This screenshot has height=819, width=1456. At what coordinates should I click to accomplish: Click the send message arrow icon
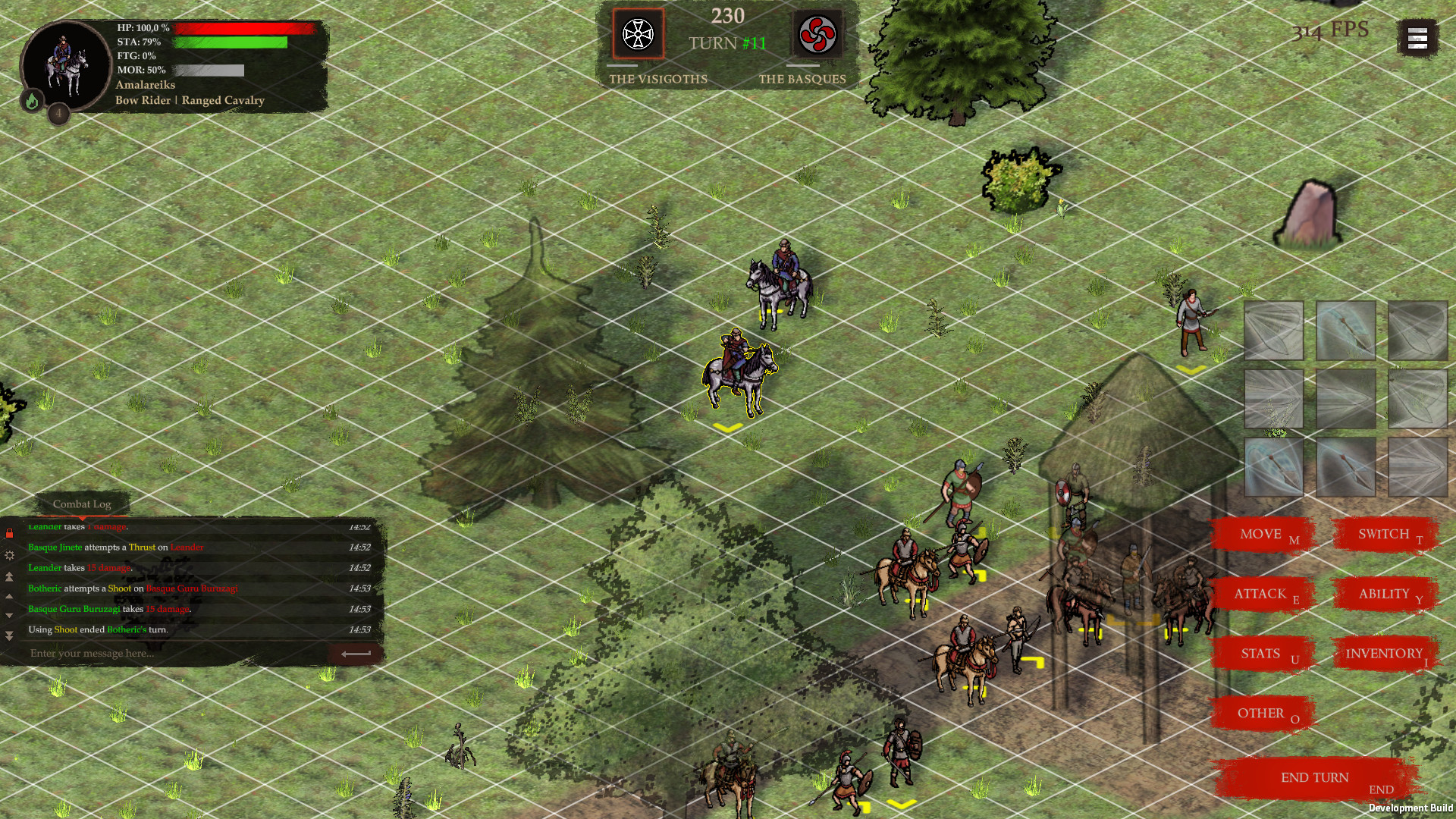[x=354, y=653]
